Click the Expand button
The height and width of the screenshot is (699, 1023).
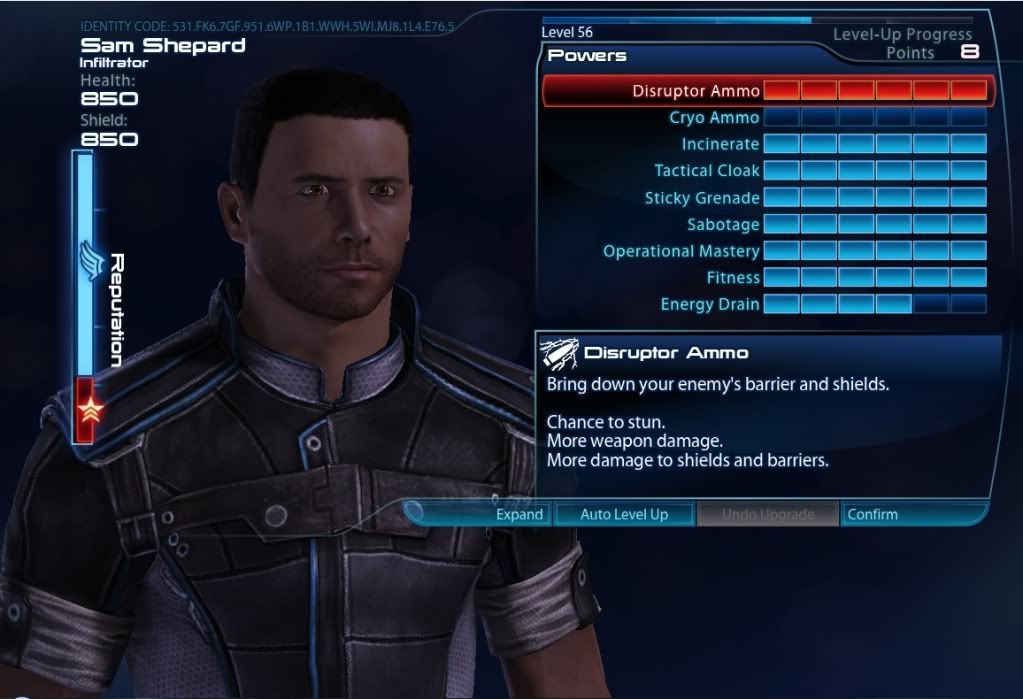pos(520,515)
